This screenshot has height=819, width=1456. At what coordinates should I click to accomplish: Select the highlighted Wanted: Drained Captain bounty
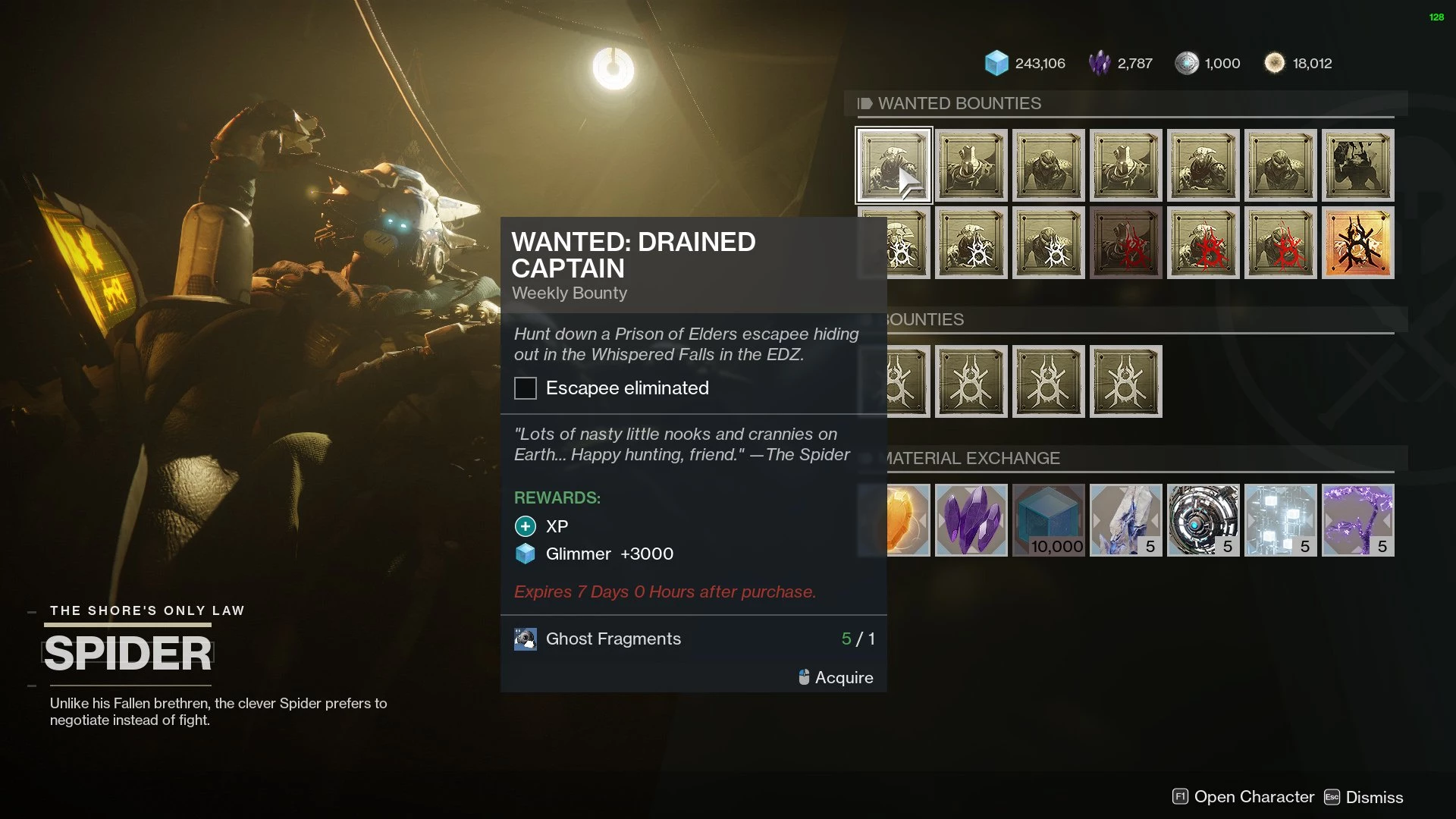[x=893, y=165]
